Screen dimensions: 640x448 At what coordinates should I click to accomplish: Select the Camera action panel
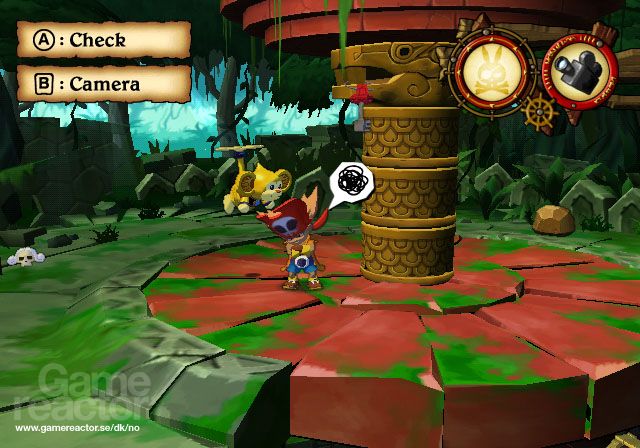[x=104, y=84]
